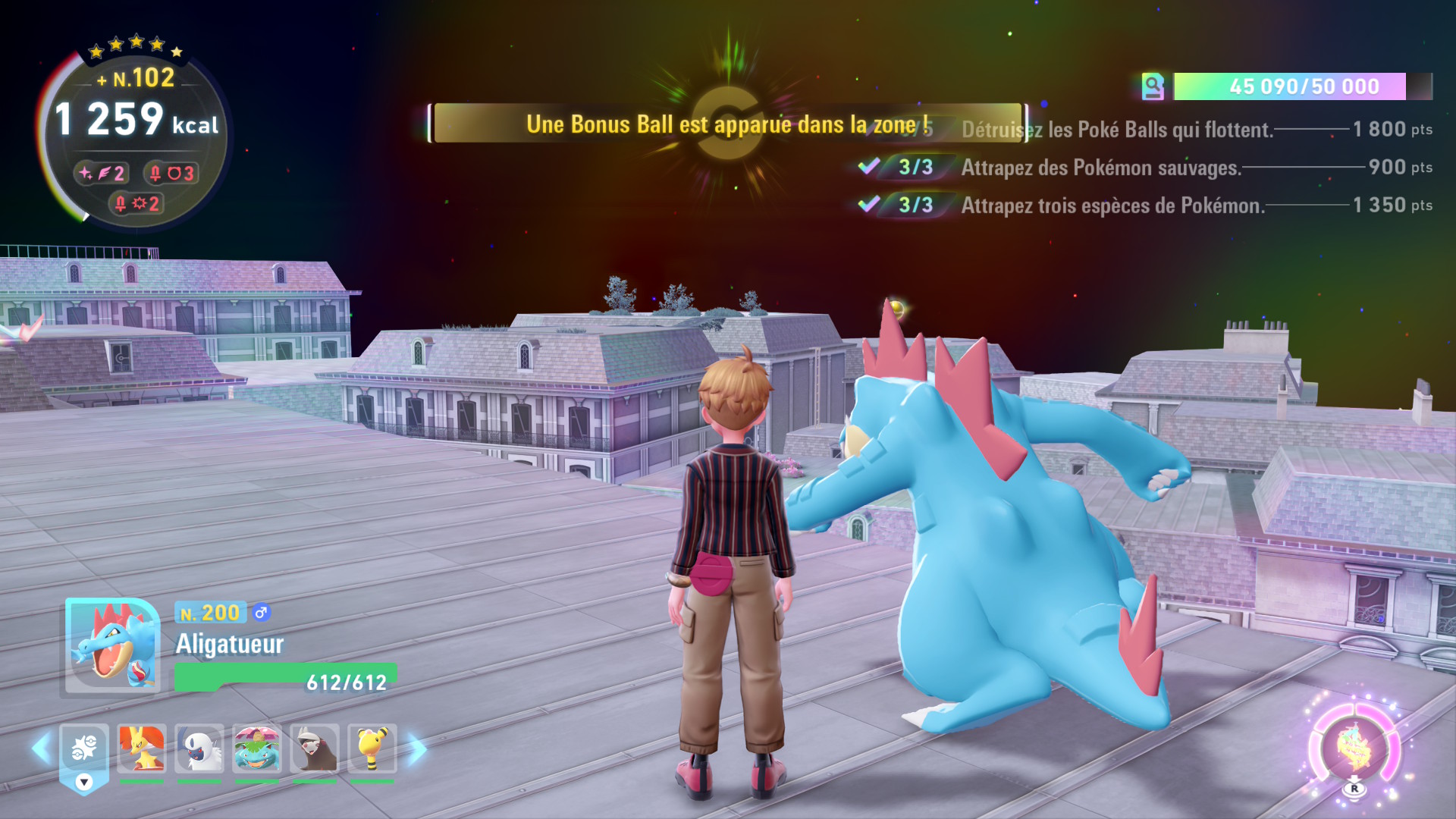
Task: Open the research points icon
Action: pos(1153,86)
